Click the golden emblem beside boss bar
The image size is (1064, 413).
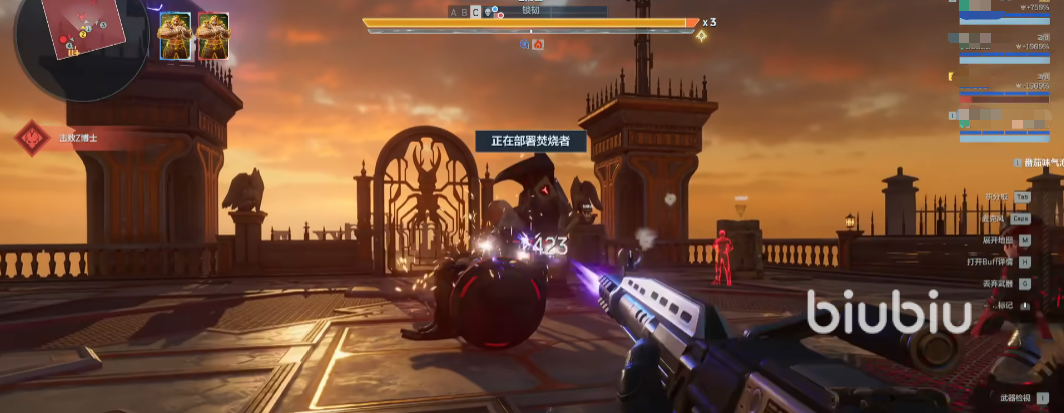coord(702,37)
